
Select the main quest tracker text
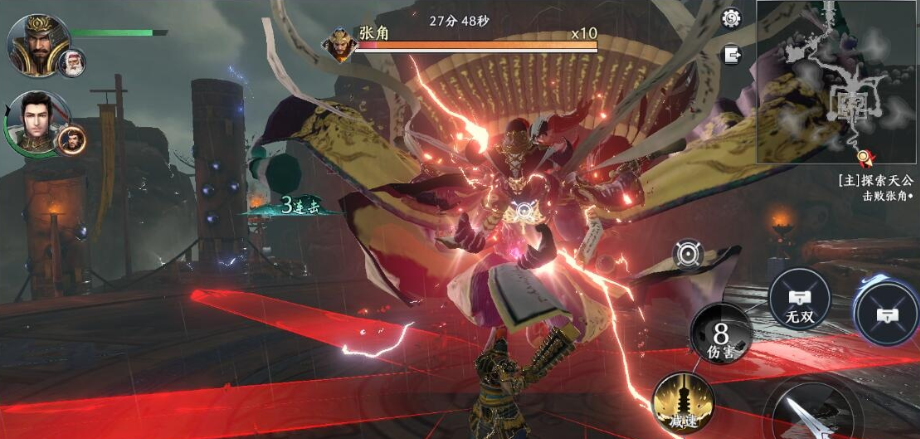[877, 188]
